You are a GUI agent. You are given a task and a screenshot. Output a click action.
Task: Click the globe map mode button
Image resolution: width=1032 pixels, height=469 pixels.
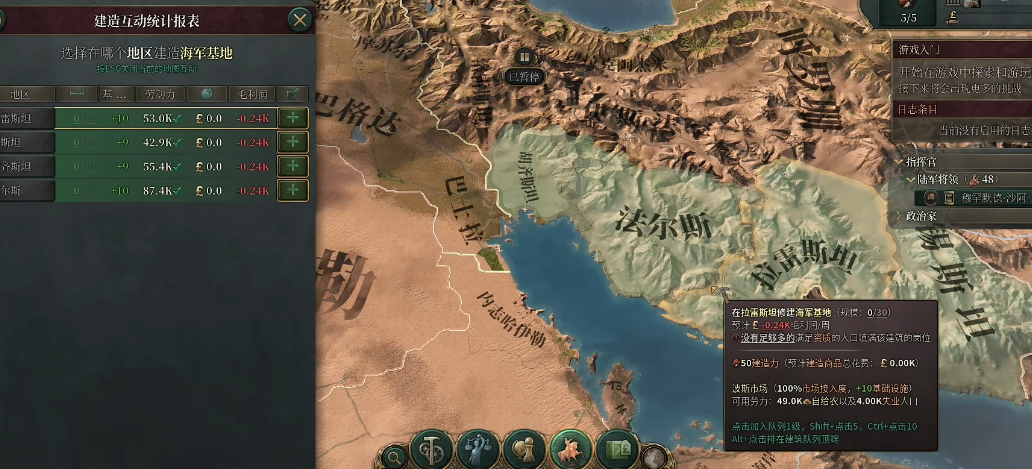[655, 457]
